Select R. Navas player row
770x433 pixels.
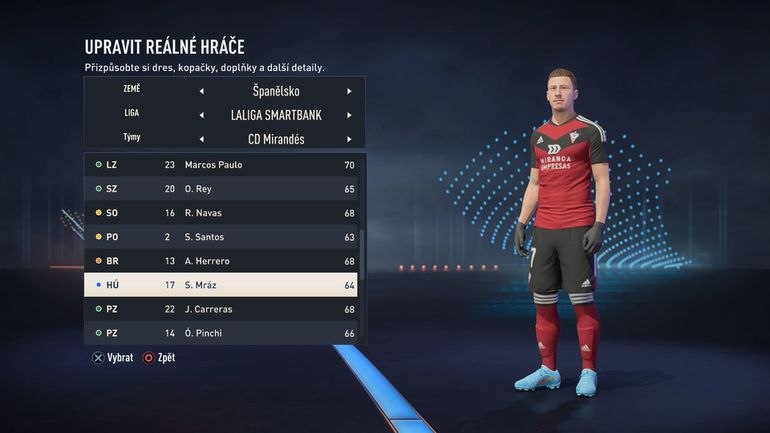point(222,213)
